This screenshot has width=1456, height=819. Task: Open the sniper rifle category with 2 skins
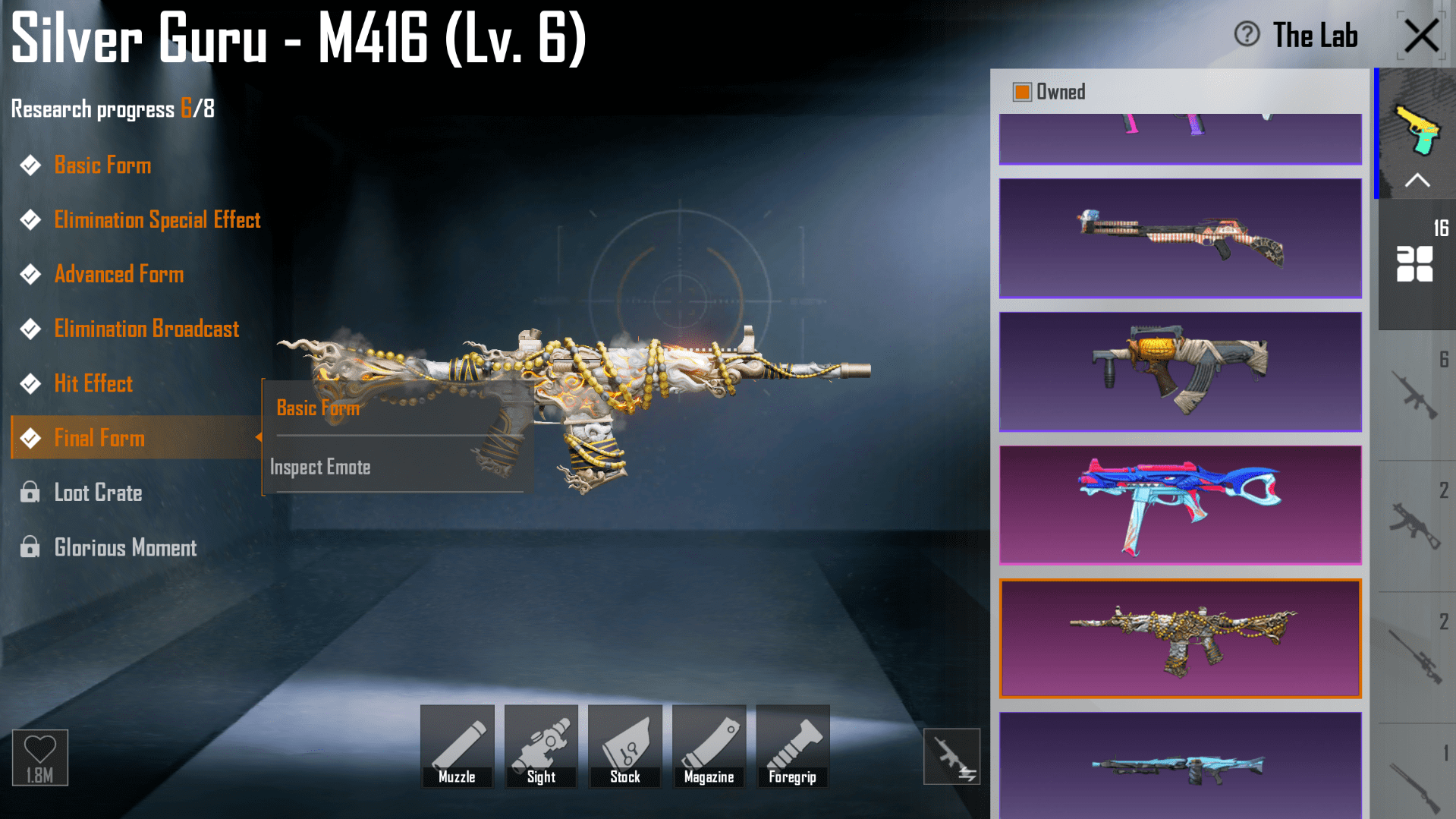(1416, 653)
